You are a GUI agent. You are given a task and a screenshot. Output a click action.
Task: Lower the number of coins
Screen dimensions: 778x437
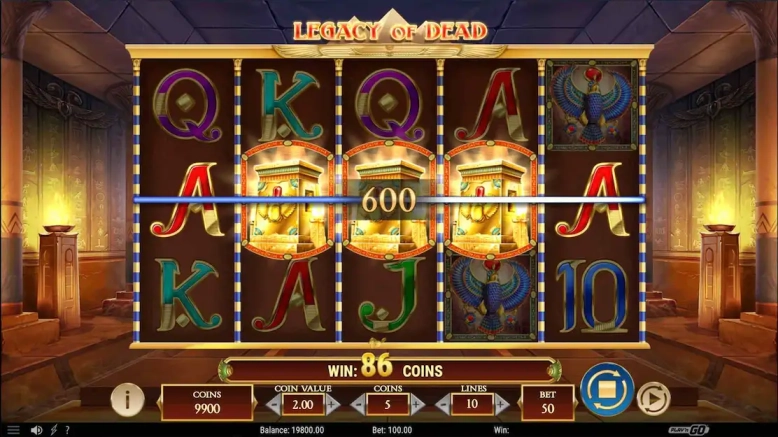358,405
